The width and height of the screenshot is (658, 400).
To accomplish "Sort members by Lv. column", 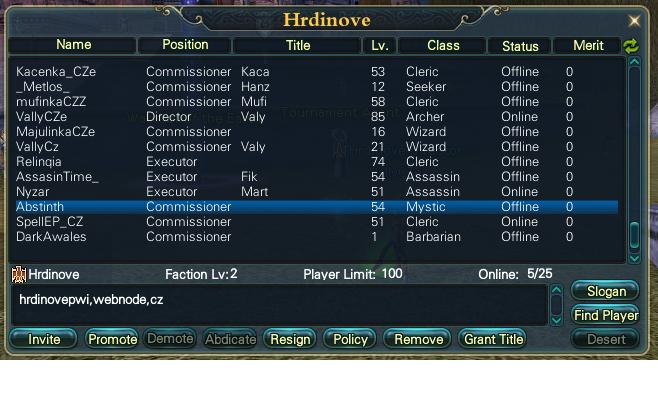I will click(380, 45).
